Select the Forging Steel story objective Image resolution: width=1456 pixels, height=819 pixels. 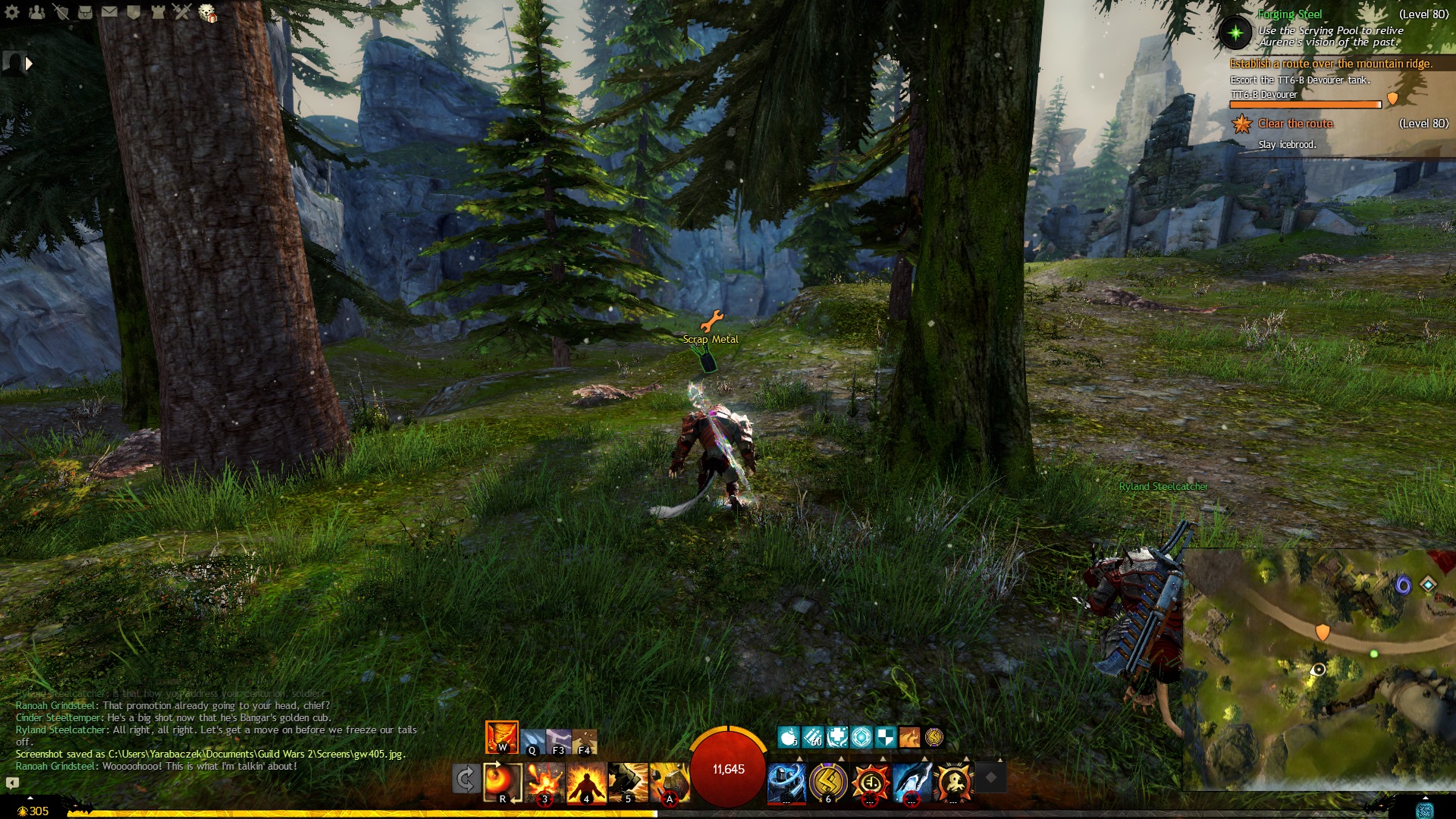click(x=1289, y=14)
